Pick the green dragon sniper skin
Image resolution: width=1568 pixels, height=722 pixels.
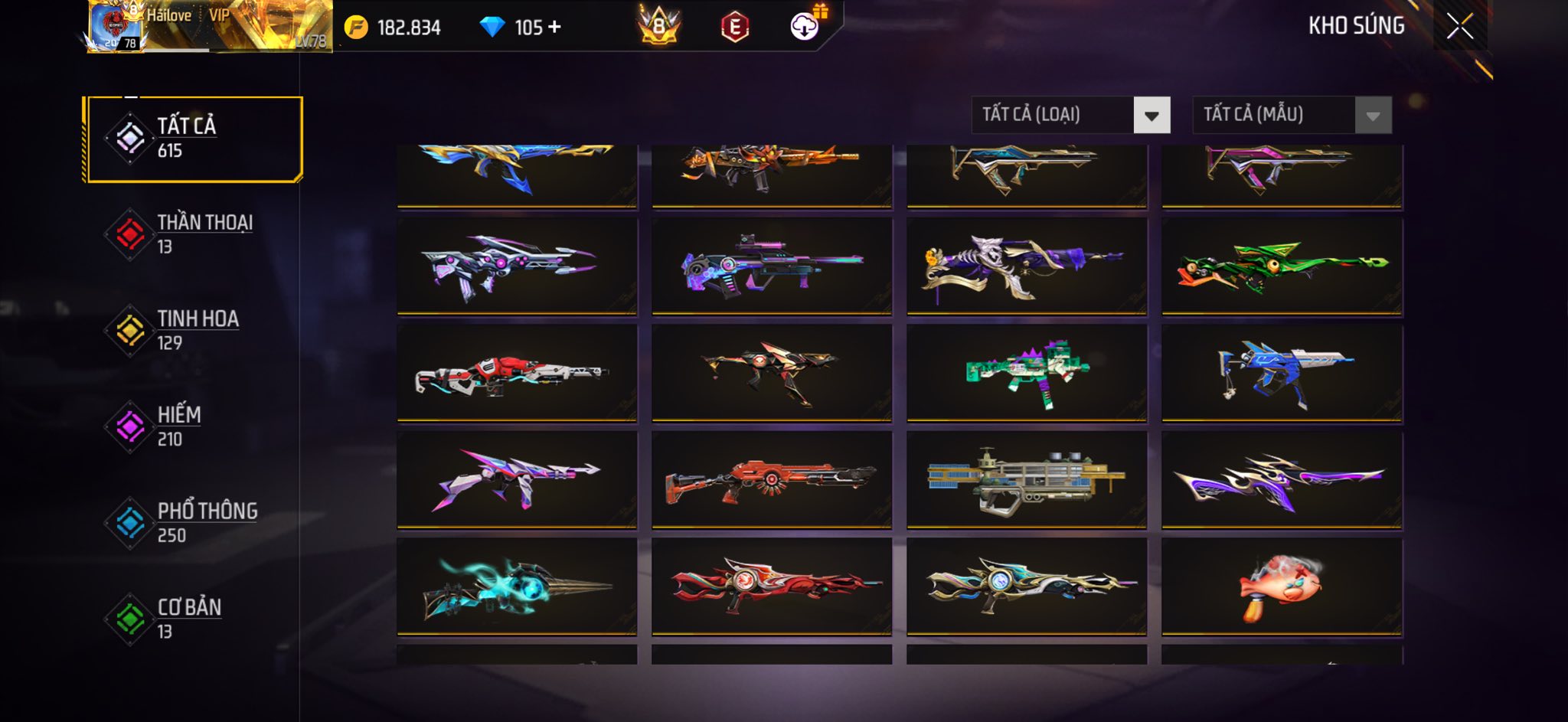coord(1282,266)
